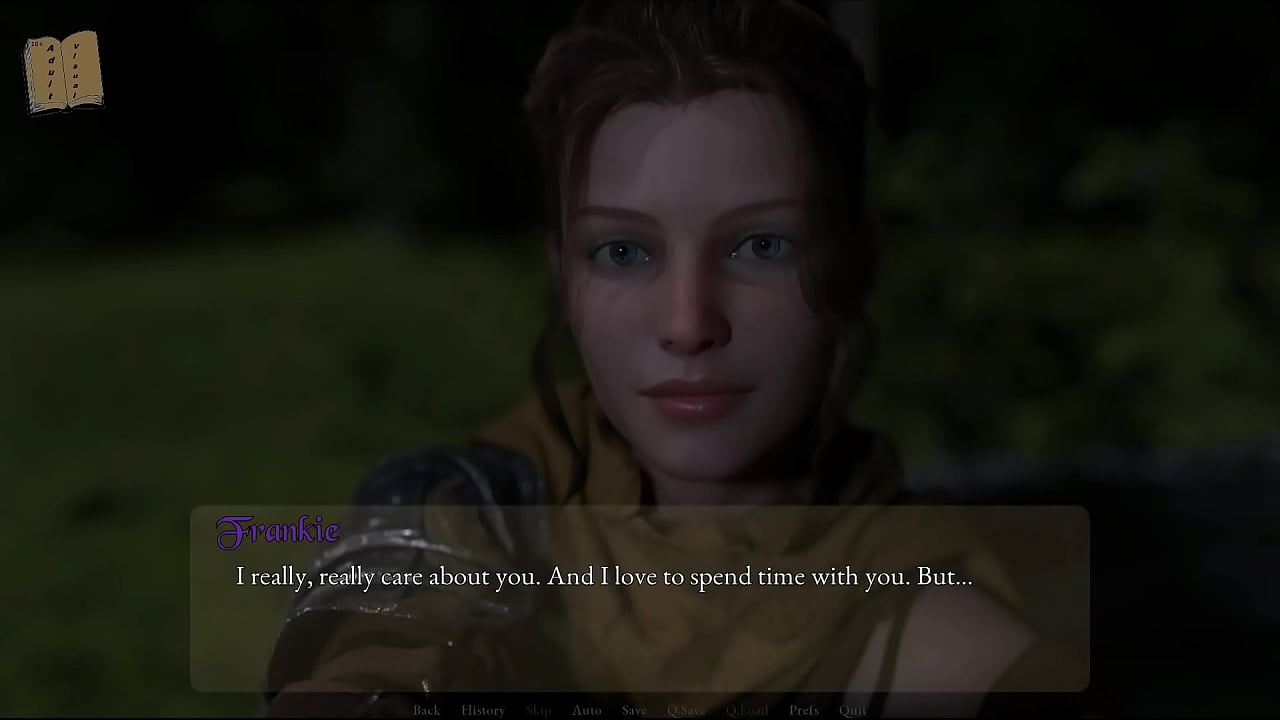Quick load with Q.Load

click(747, 710)
